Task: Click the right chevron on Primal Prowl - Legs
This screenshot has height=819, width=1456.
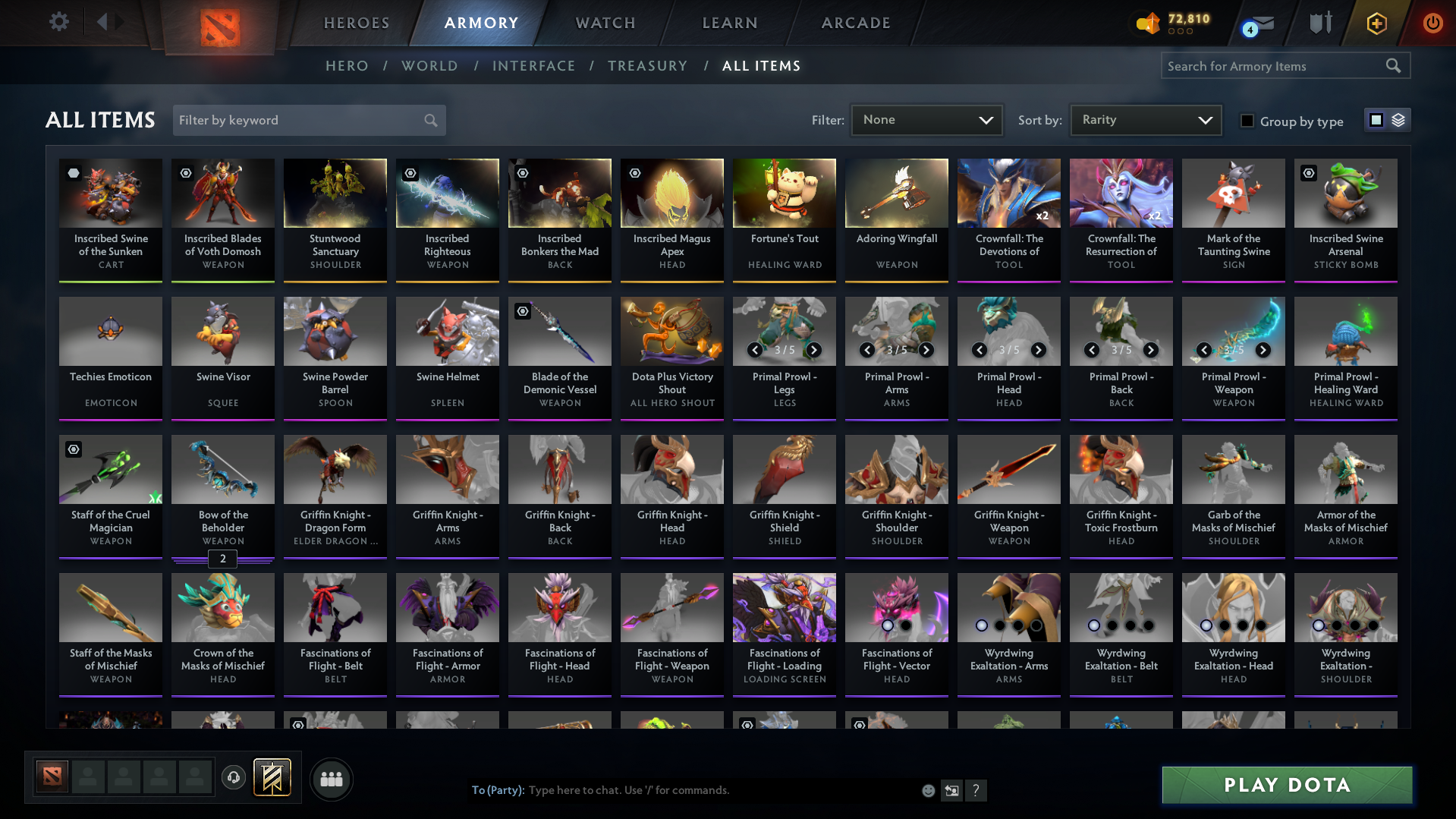Action: [813, 350]
